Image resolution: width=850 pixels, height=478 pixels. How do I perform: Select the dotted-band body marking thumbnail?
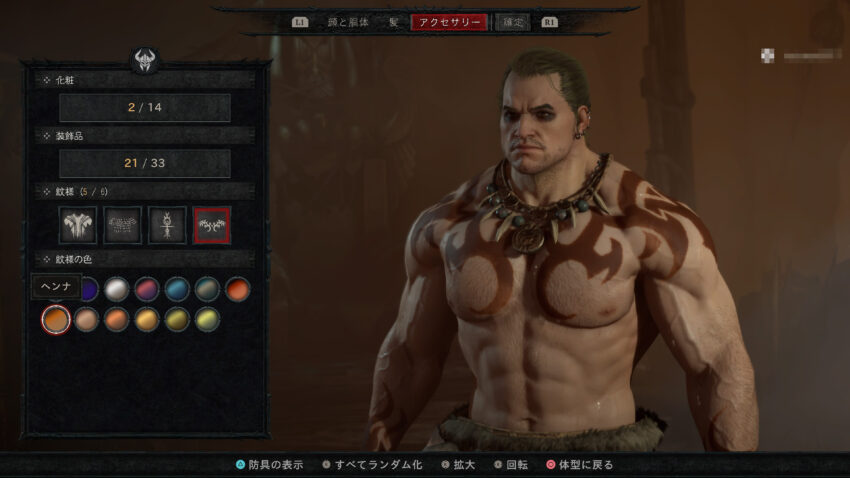click(123, 226)
